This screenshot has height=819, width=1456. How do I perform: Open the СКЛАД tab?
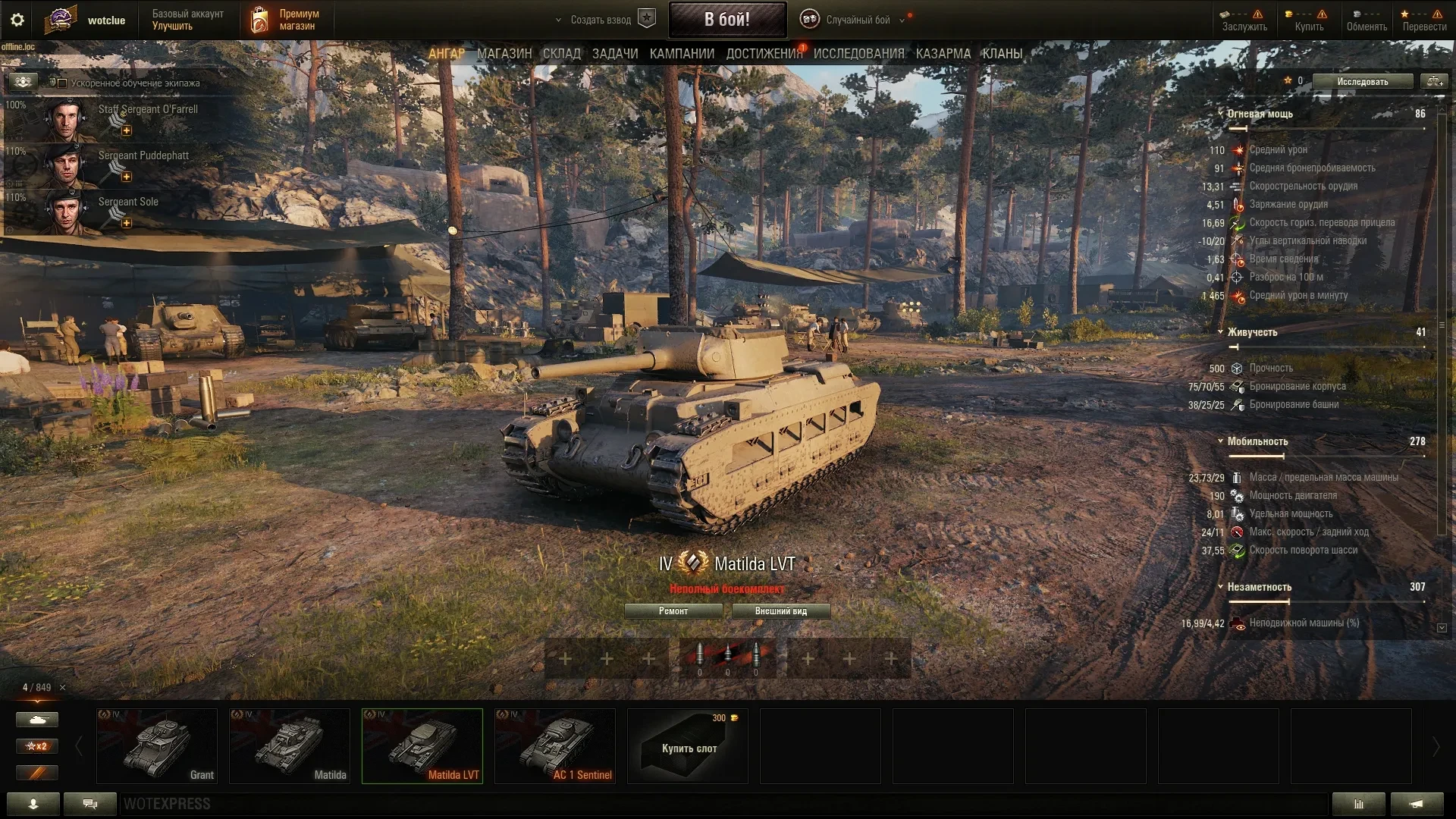coord(562,54)
